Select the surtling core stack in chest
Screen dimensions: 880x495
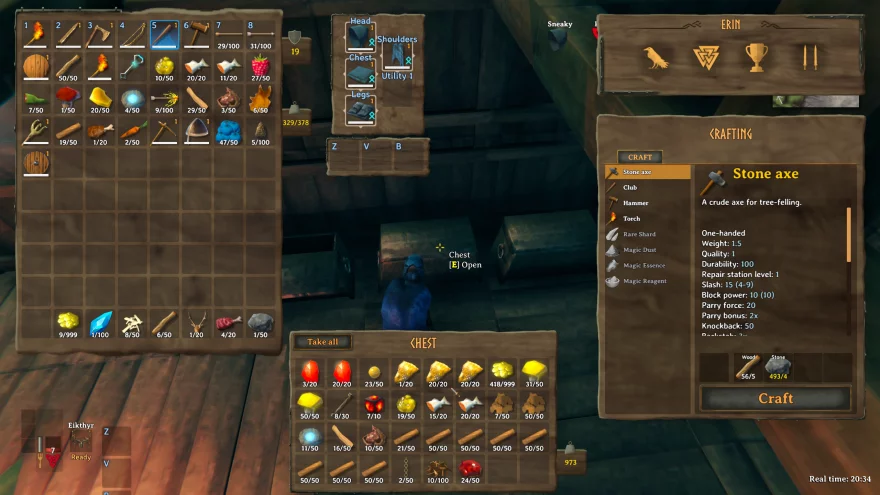(375, 404)
